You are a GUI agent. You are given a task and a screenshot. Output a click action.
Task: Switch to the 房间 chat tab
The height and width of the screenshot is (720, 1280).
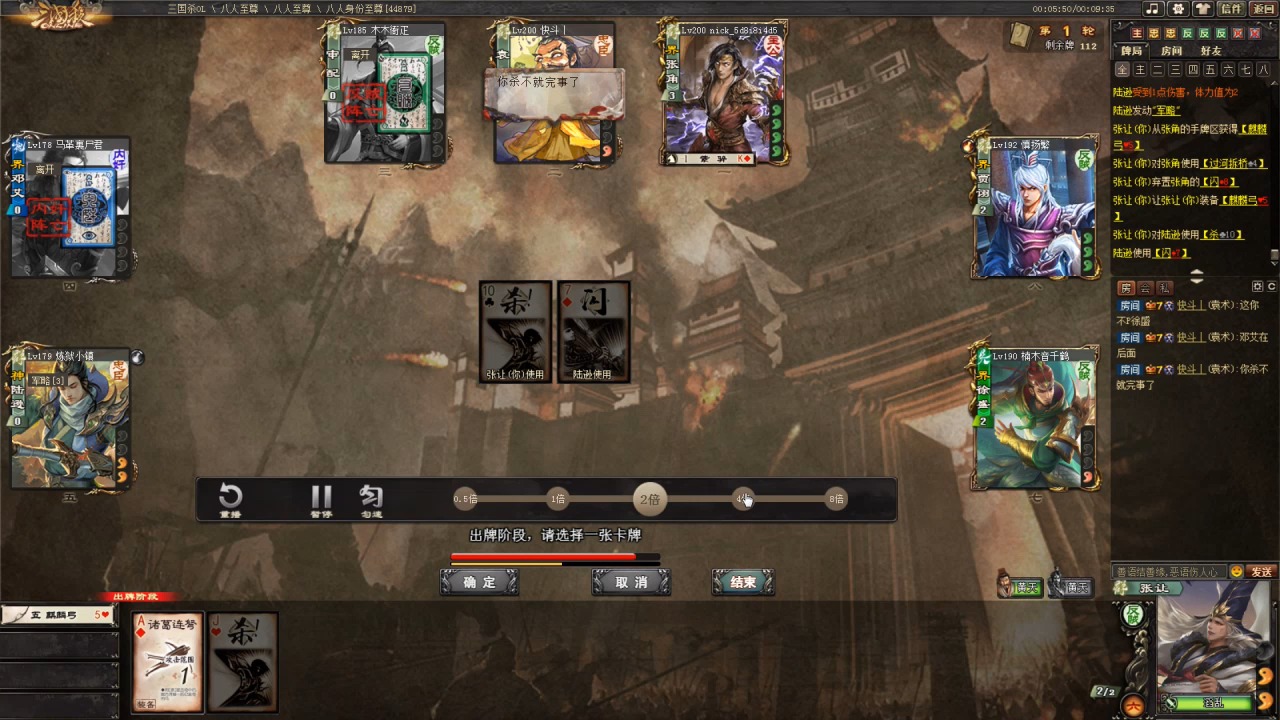[x=1171, y=51]
